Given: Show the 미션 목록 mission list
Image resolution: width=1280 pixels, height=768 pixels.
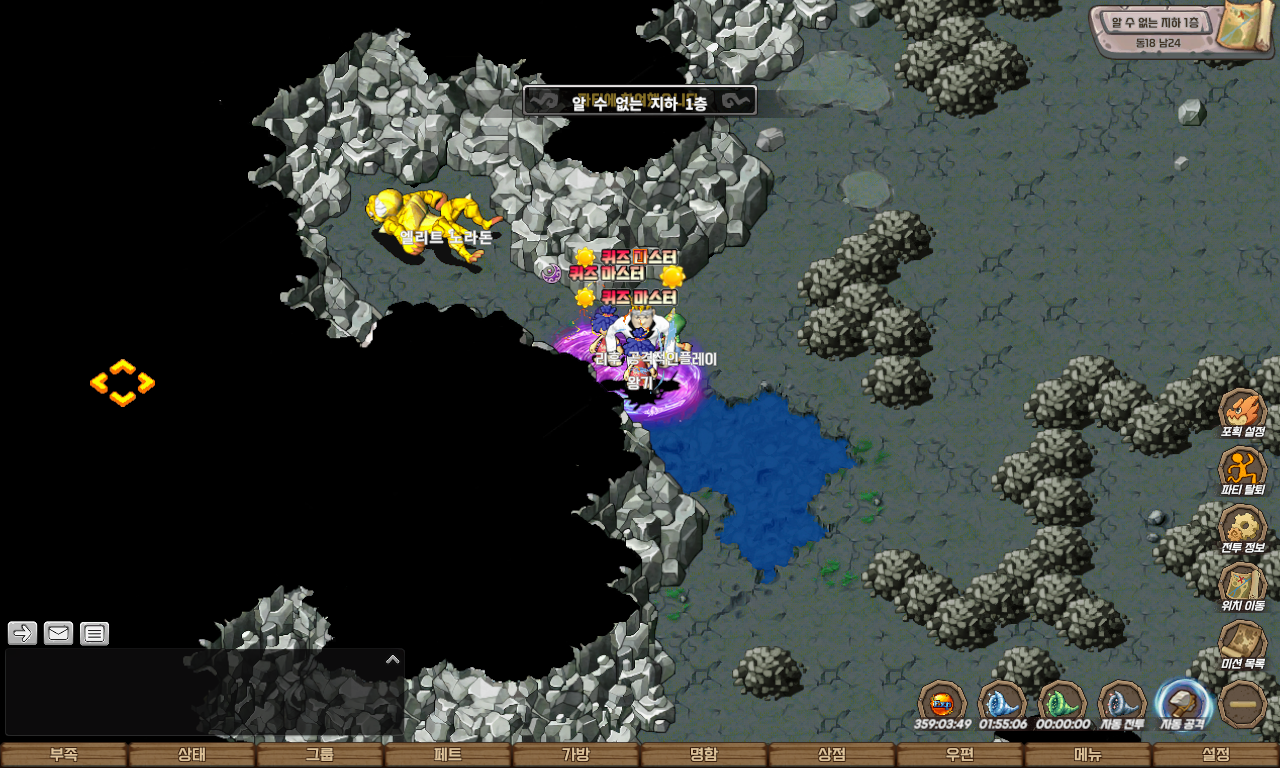Looking at the screenshot, I should 1243,644.
